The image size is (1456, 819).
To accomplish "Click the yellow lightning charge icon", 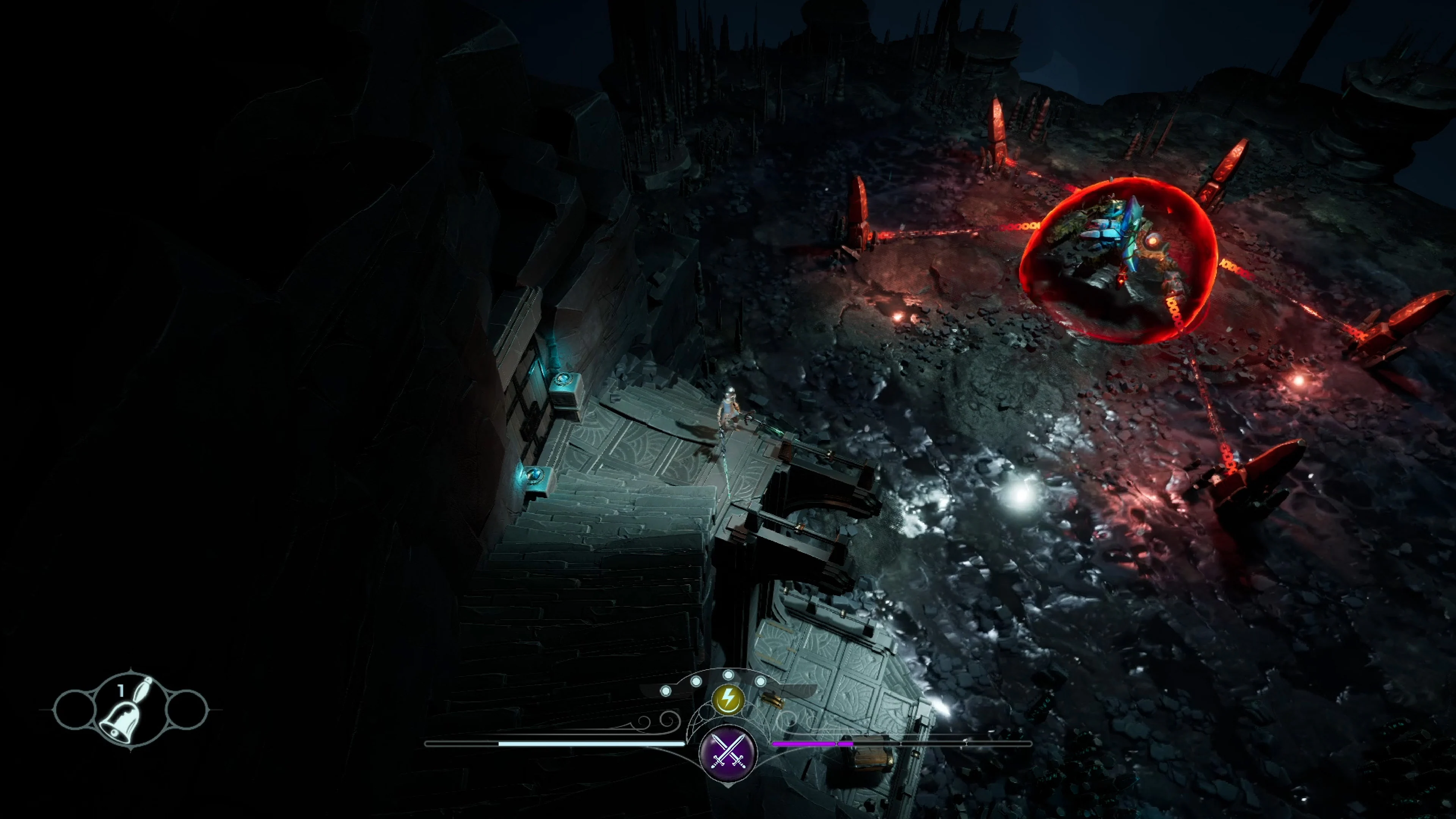I will coord(728,700).
